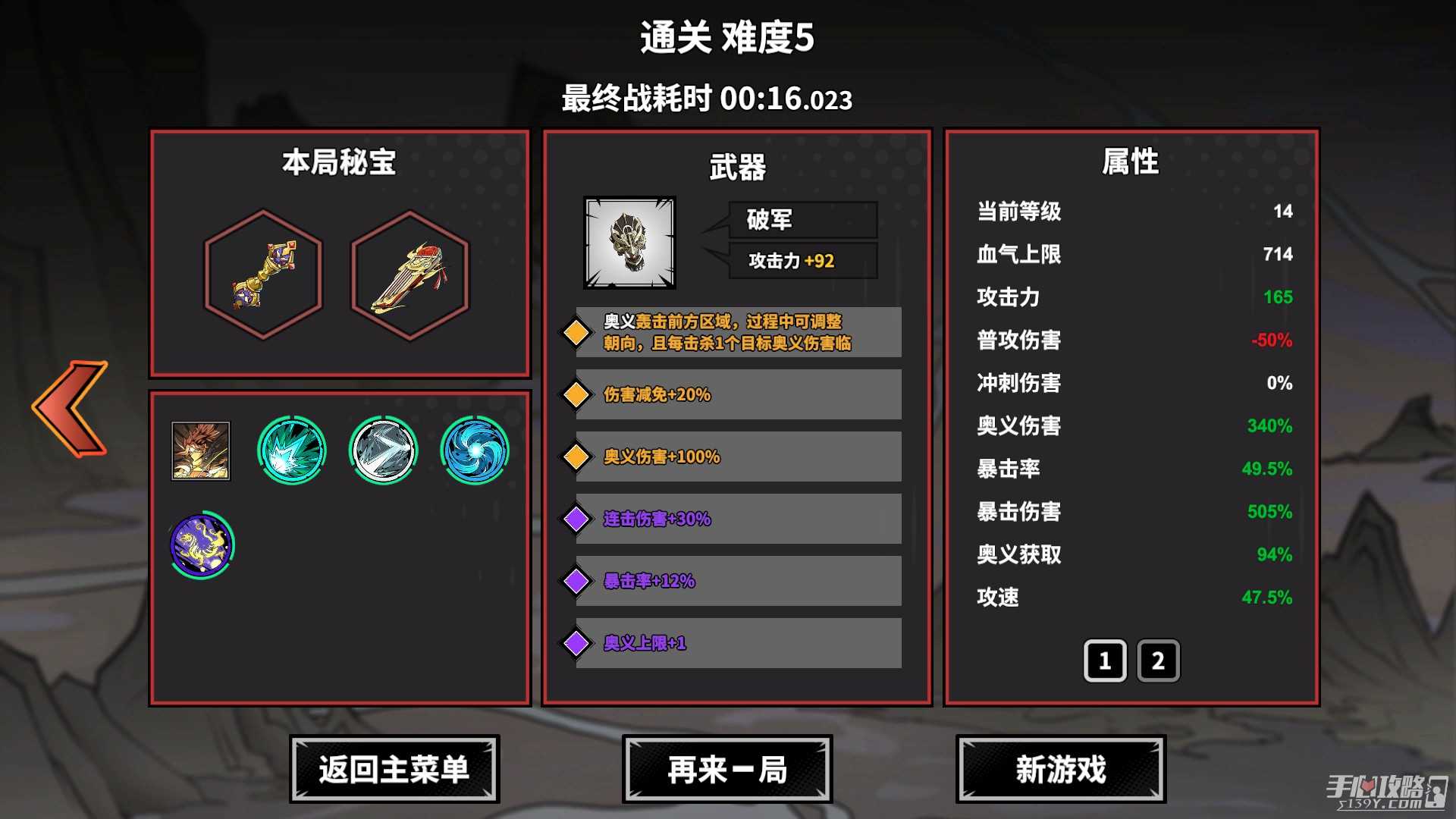1456x819 pixels.
Task: Select the white slash skill icon
Action: [382, 450]
